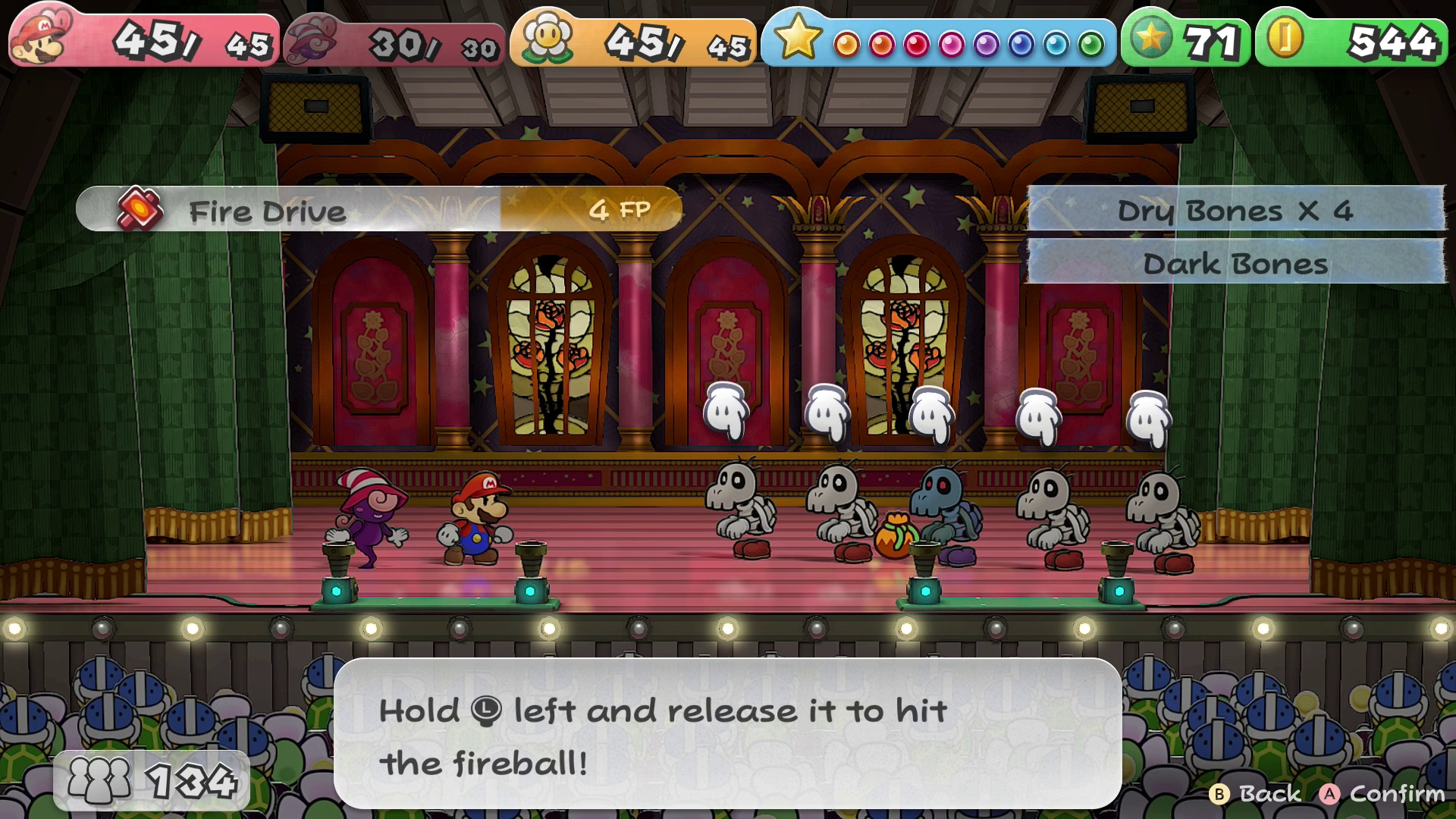This screenshot has height=819, width=1456.
Task: Click the Back prompt label
Action: point(1269,793)
